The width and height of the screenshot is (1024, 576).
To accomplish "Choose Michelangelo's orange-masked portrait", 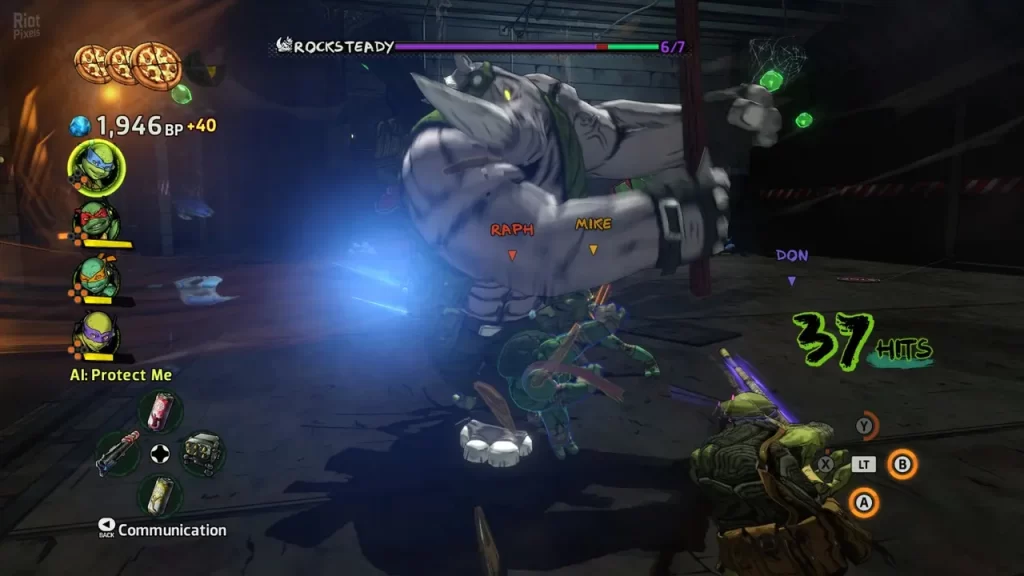I will coord(96,276).
